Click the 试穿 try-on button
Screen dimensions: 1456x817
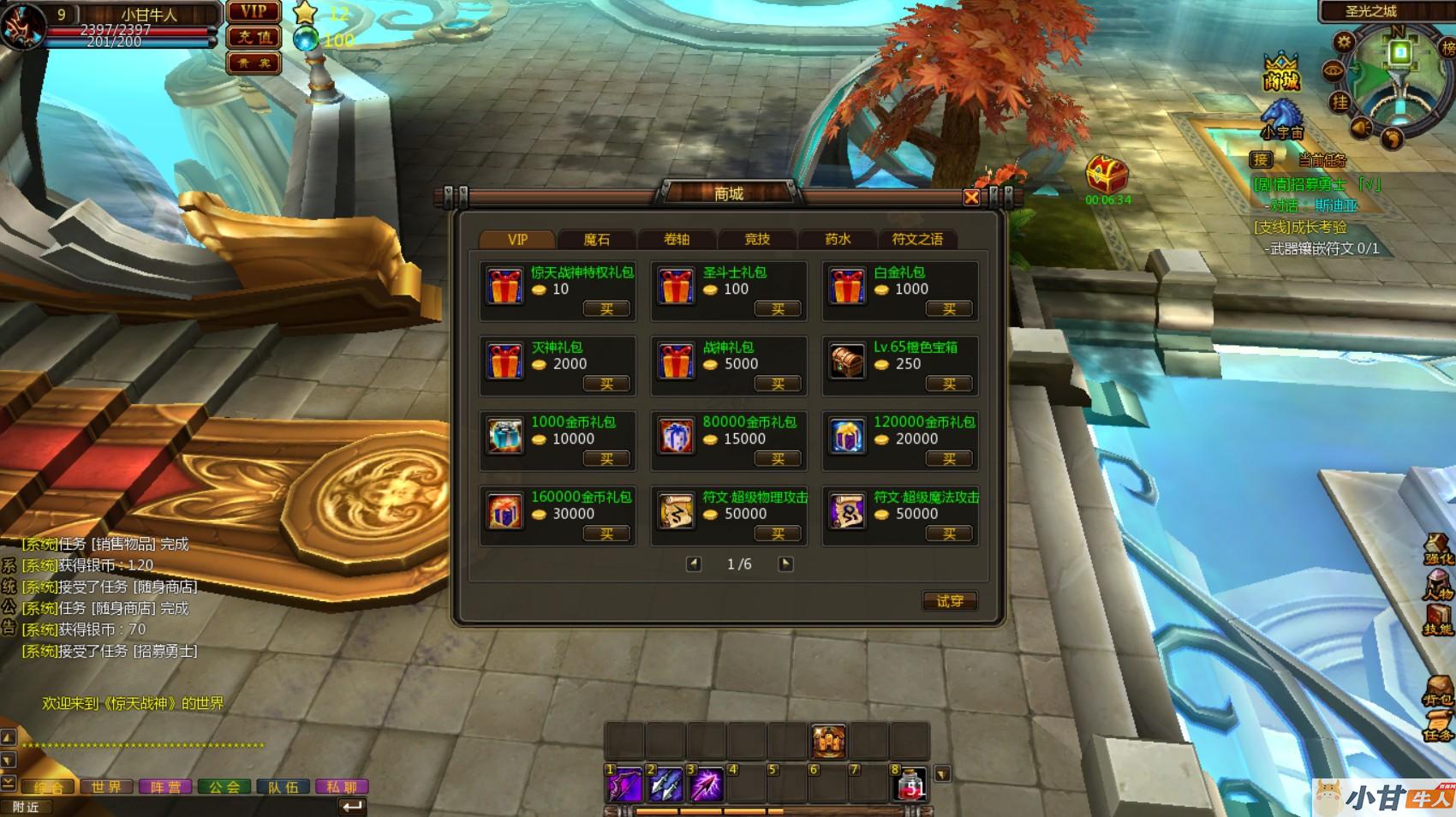tap(950, 601)
